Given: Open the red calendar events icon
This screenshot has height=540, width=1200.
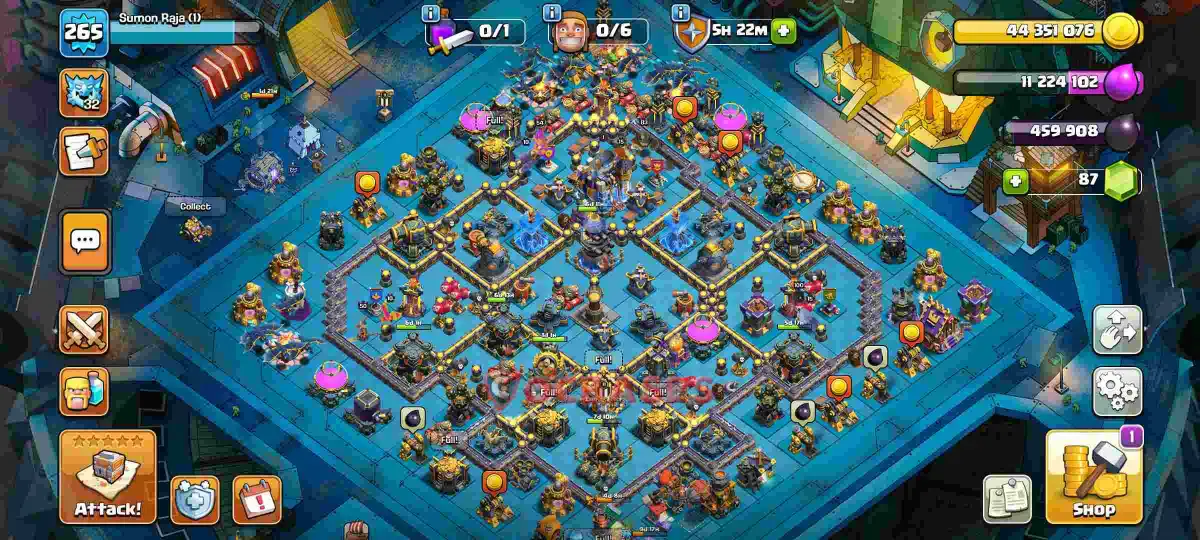Looking at the screenshot, I should point(257,499).
